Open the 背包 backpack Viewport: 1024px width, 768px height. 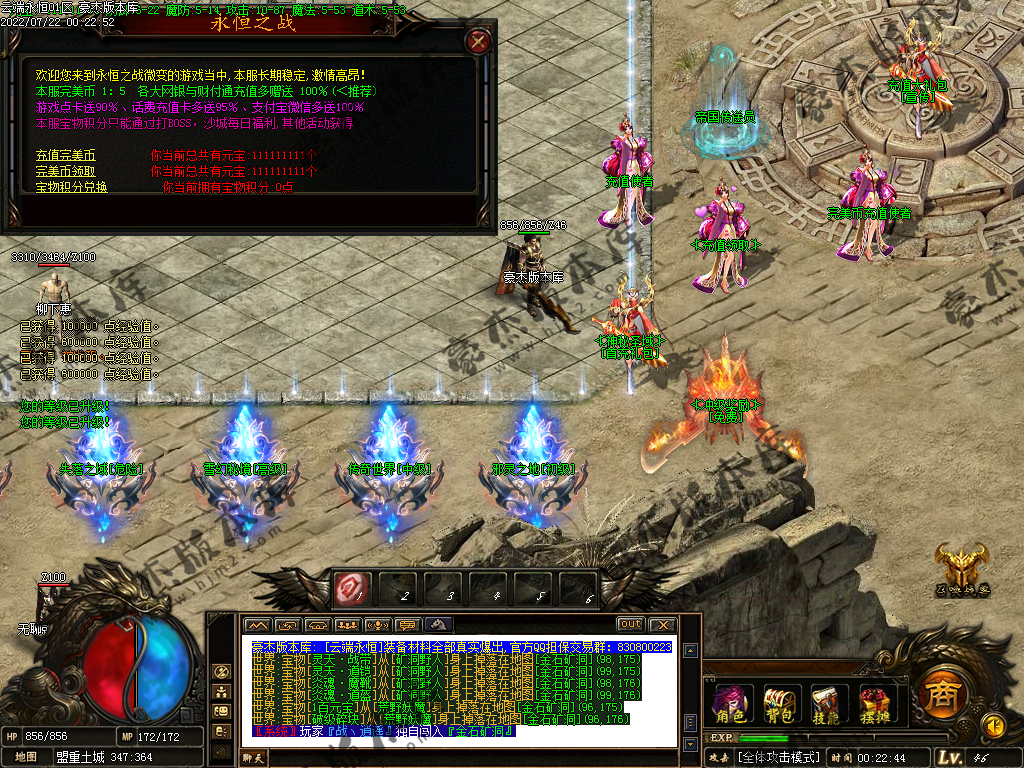(779, 703)
